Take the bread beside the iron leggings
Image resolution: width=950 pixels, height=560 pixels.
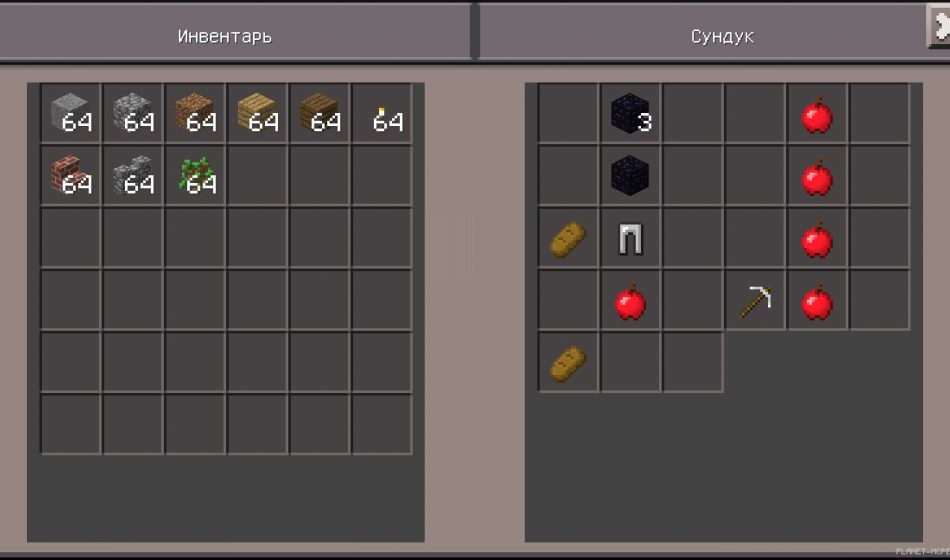click(568, 238)
